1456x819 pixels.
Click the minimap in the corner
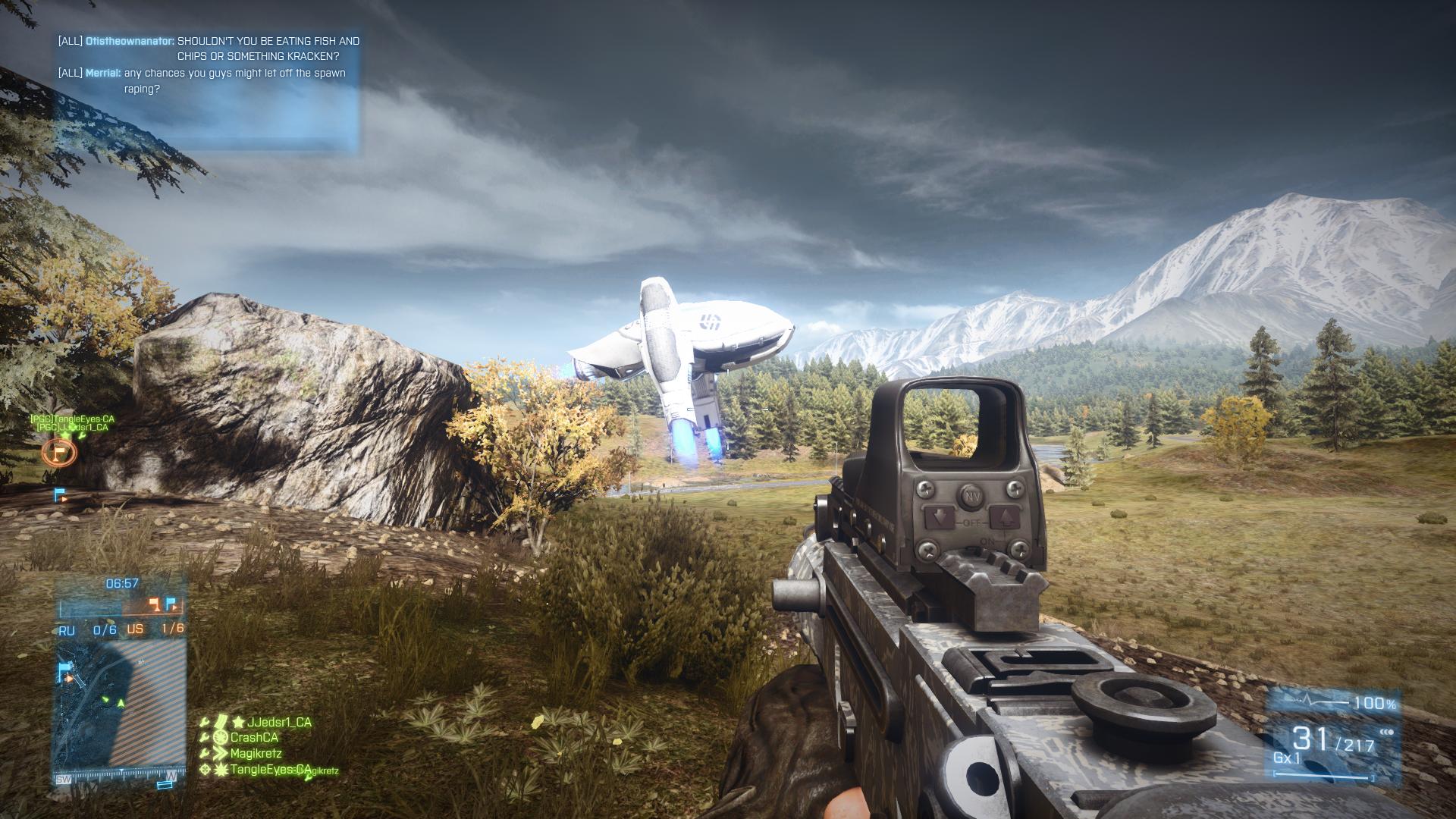tap(121, 701)
